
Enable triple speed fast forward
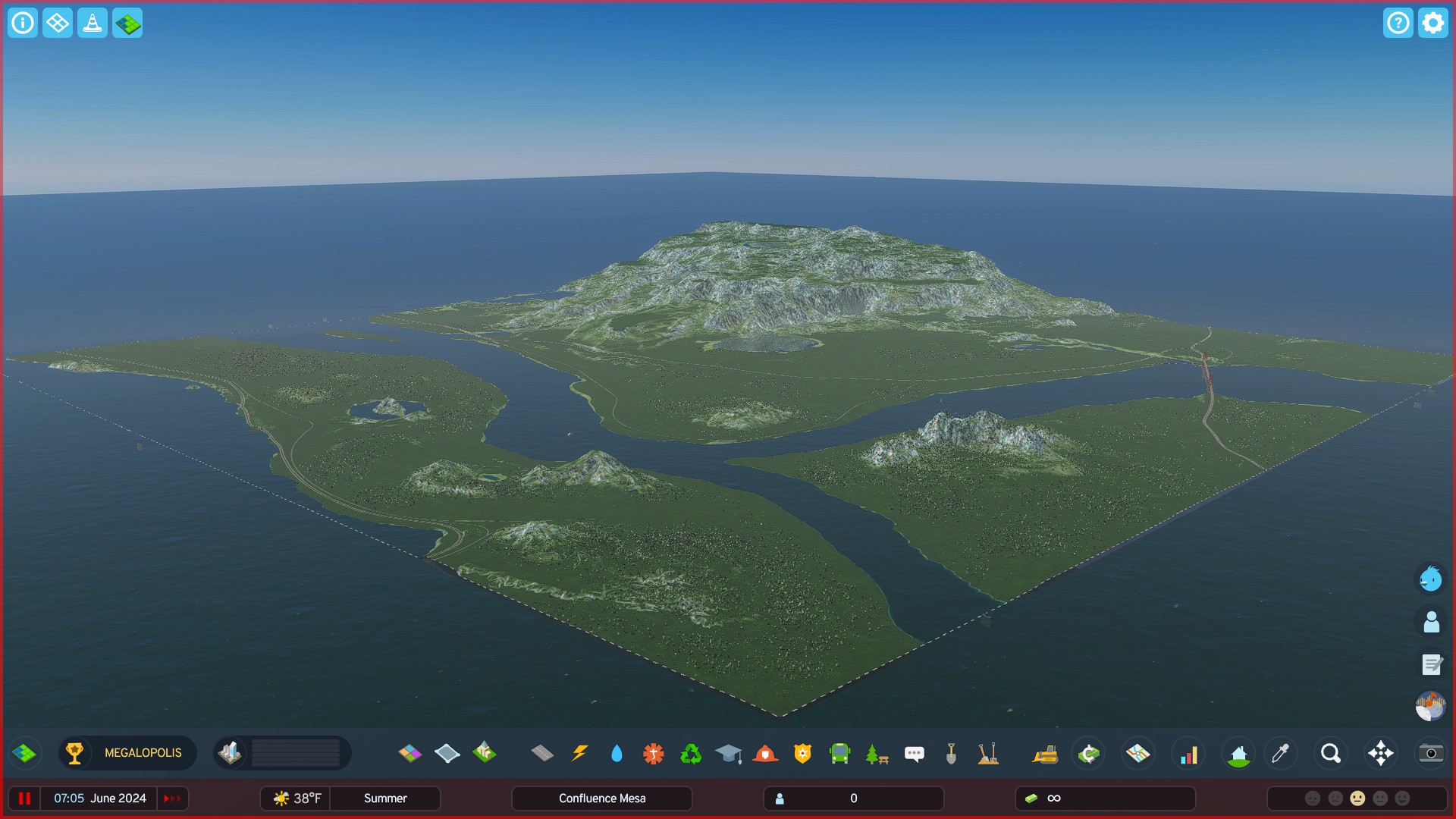(172, 798)
